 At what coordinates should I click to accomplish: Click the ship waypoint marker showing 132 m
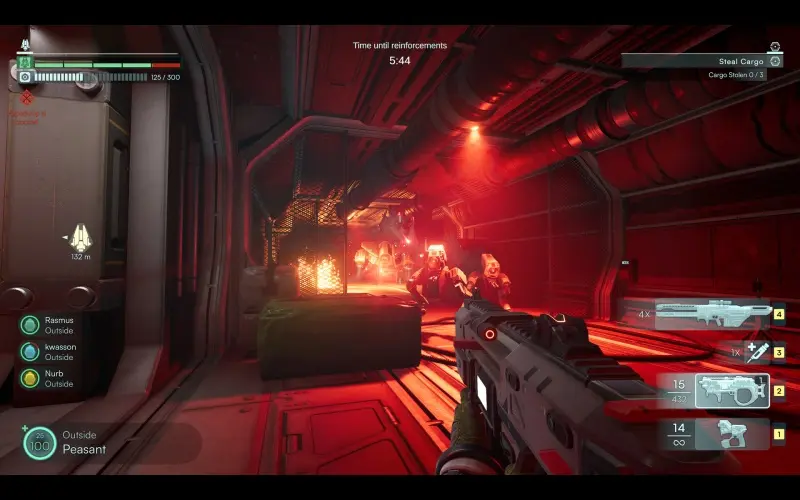coord(80,238)
